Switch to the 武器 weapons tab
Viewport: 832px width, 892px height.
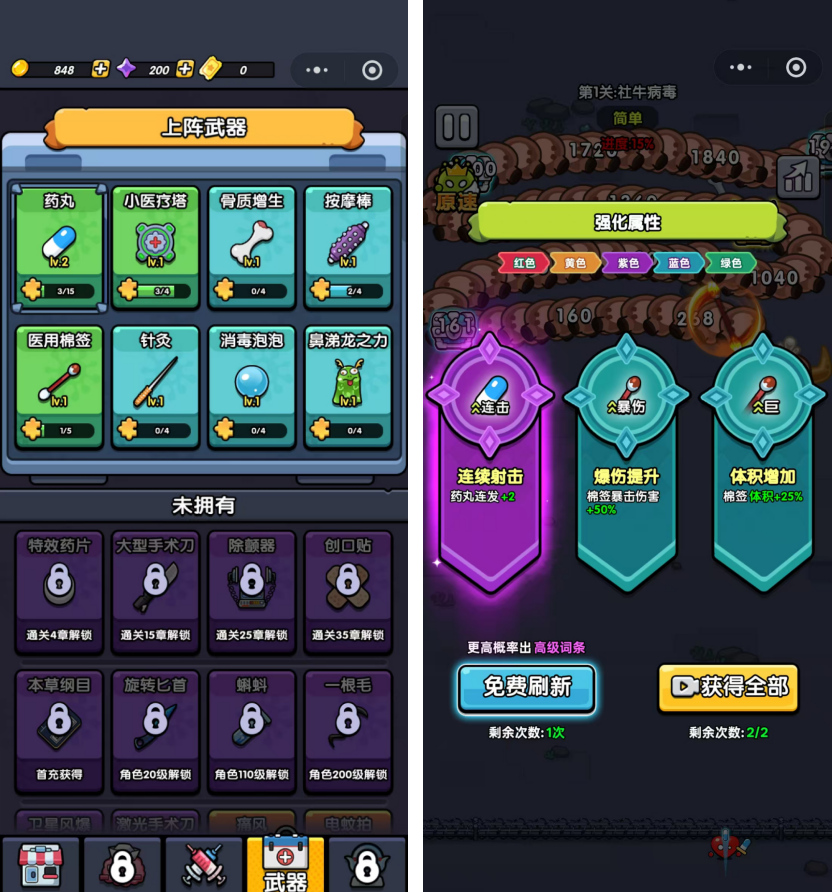[285, 864]
